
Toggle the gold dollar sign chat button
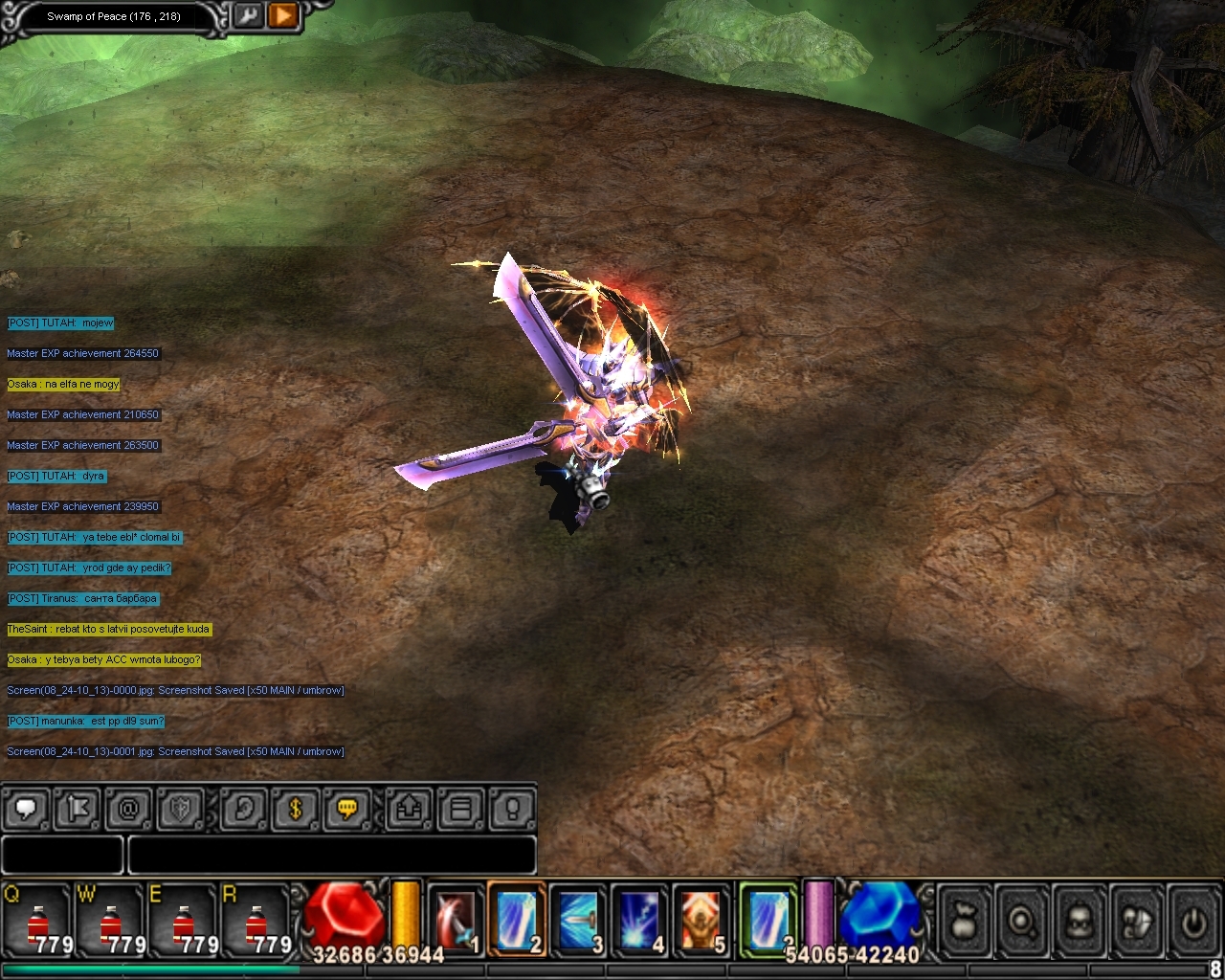[x=296, y=810]
